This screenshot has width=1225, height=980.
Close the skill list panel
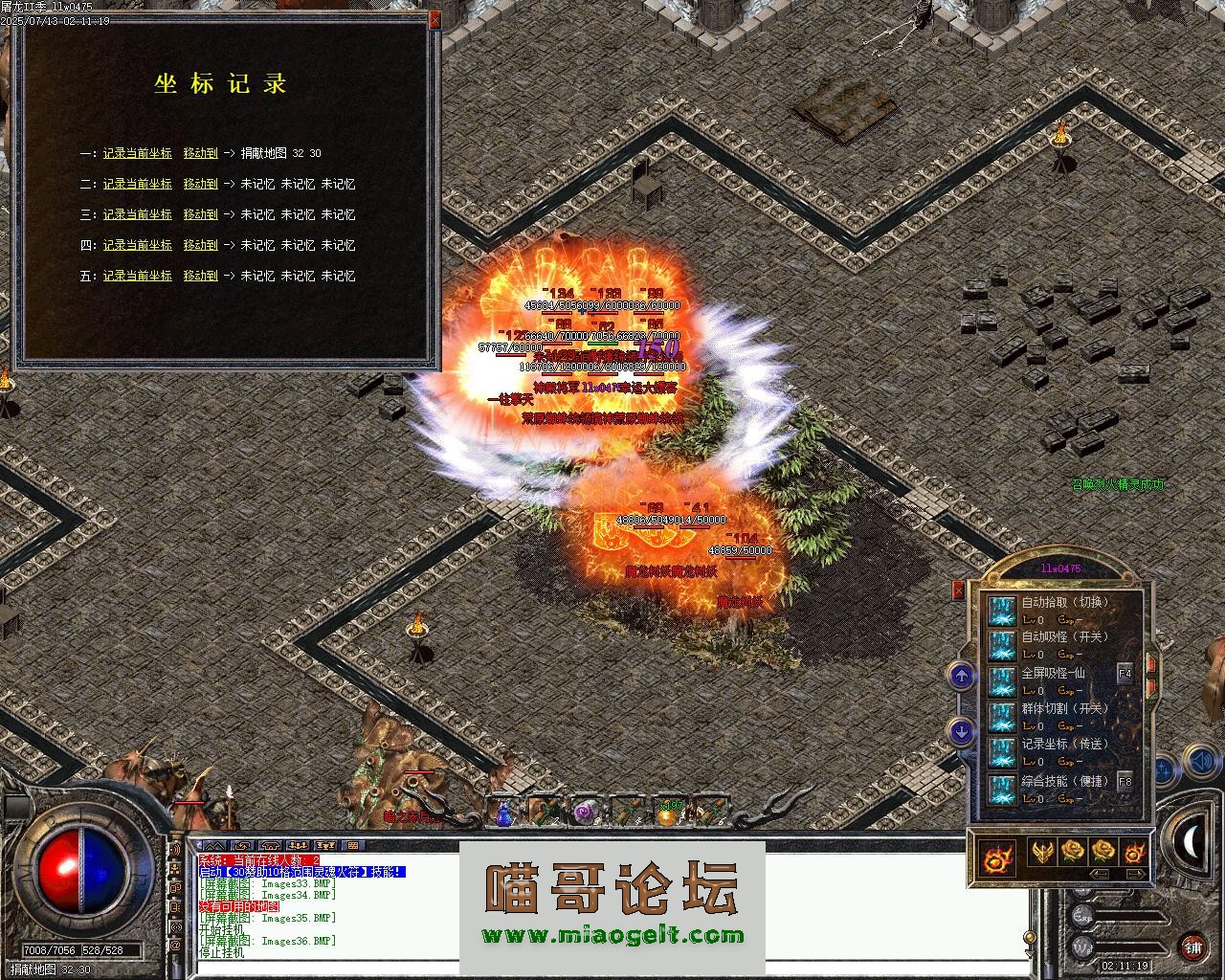point(959,590)
